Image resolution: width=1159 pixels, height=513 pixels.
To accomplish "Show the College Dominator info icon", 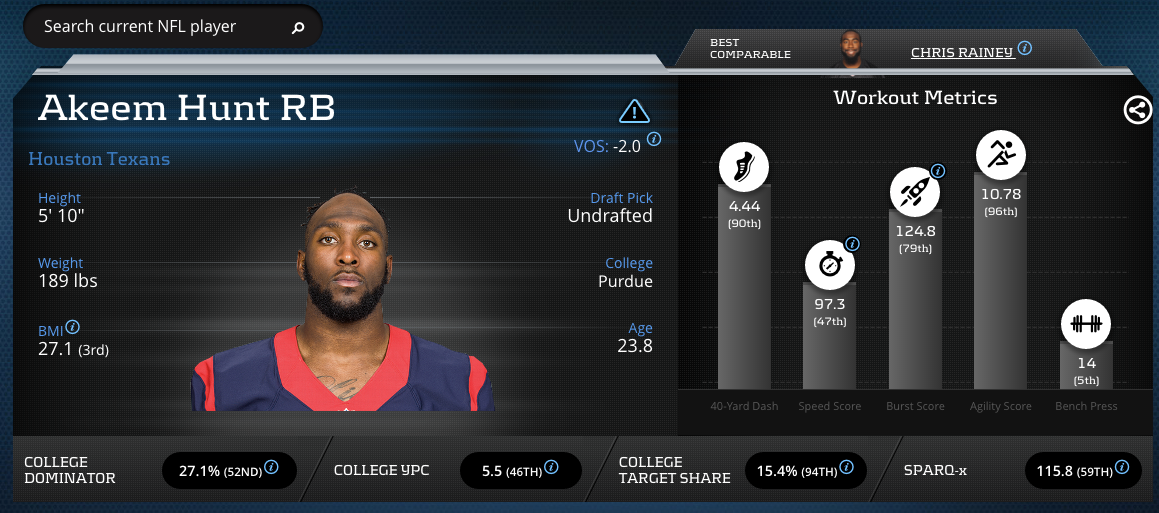I will [x=271, y=467].
